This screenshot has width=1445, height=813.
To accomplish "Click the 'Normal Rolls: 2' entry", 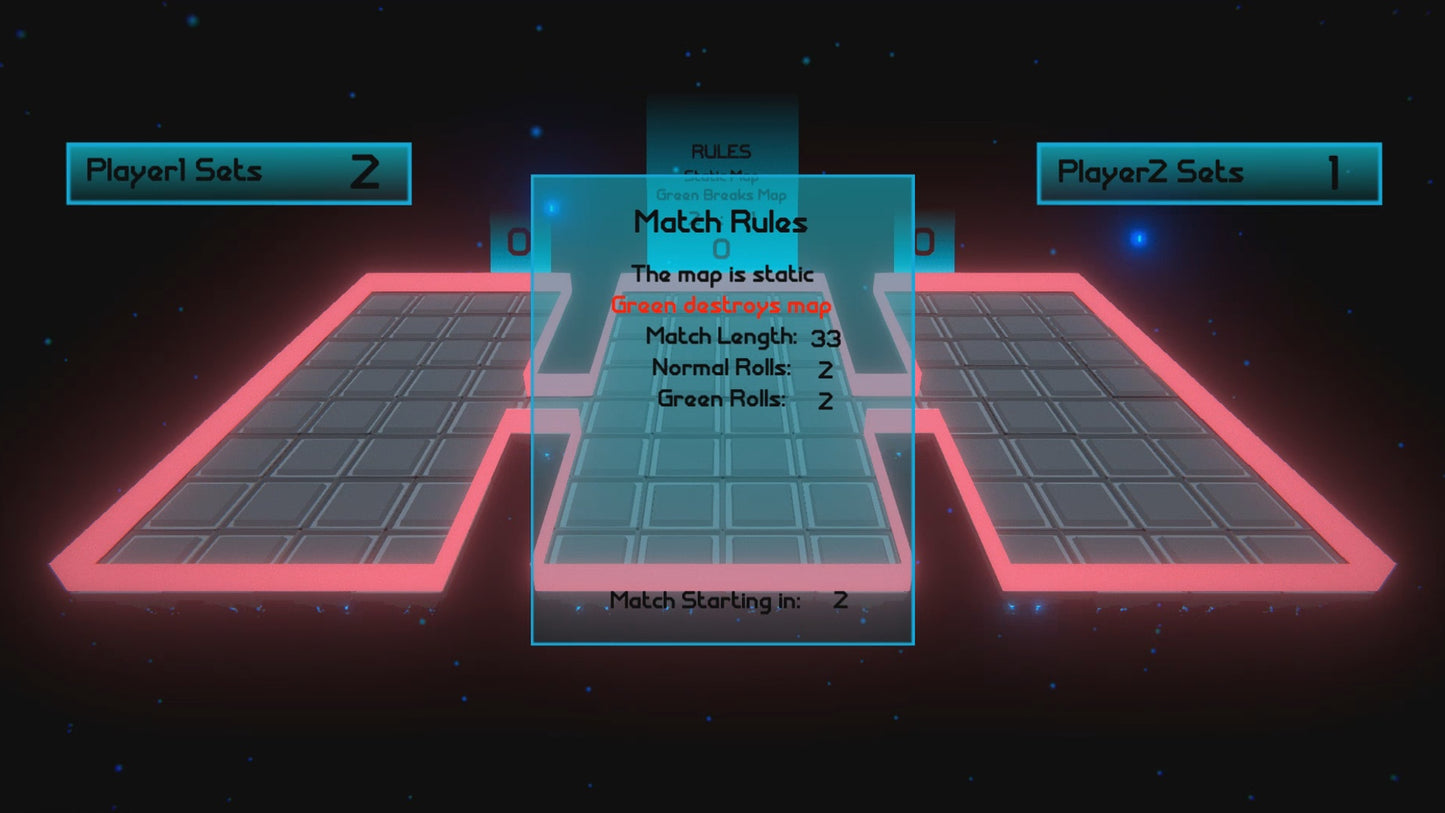I will pos(740,369).
